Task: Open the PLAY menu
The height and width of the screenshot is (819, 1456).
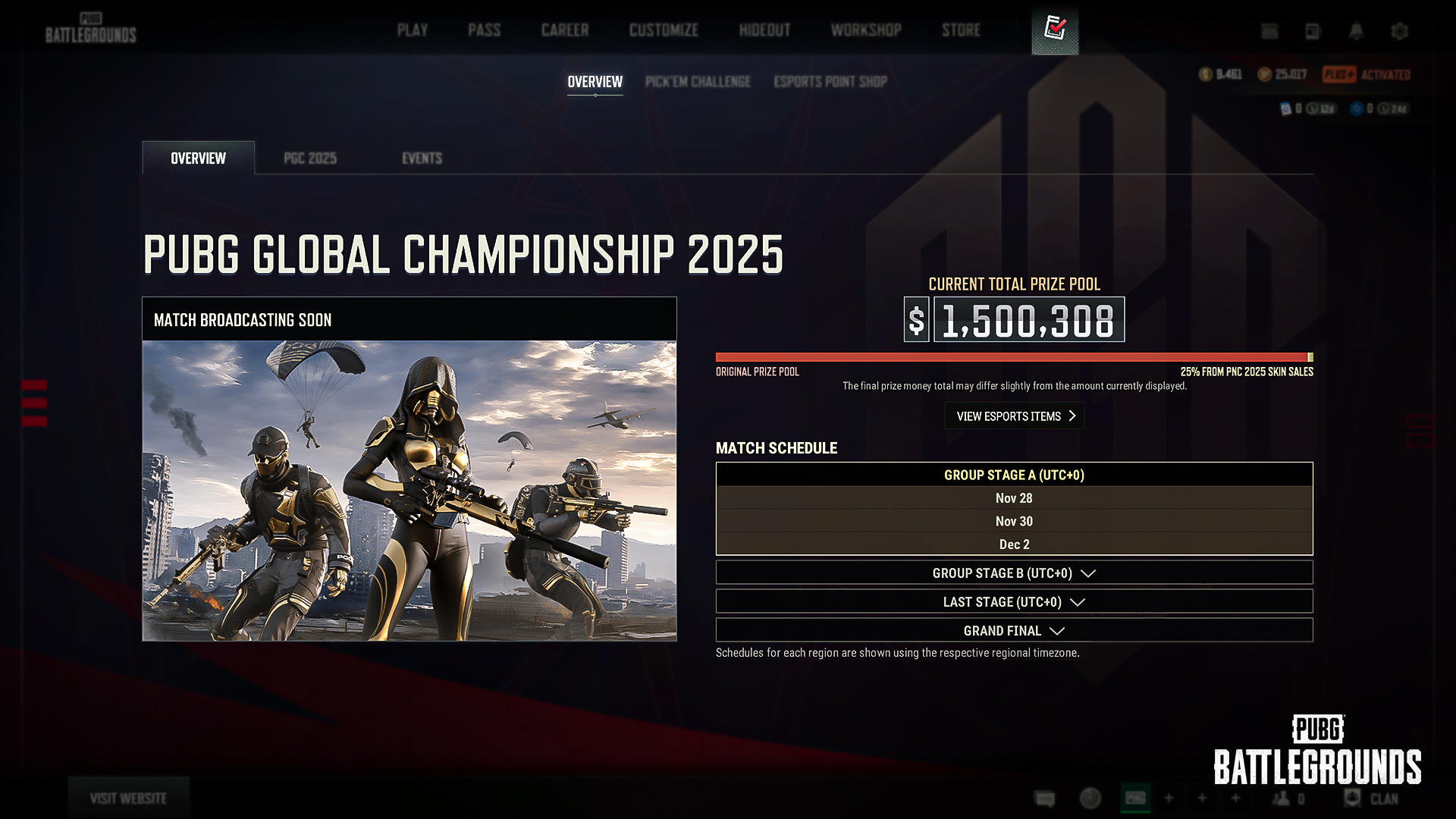Action: pos(413,30)
